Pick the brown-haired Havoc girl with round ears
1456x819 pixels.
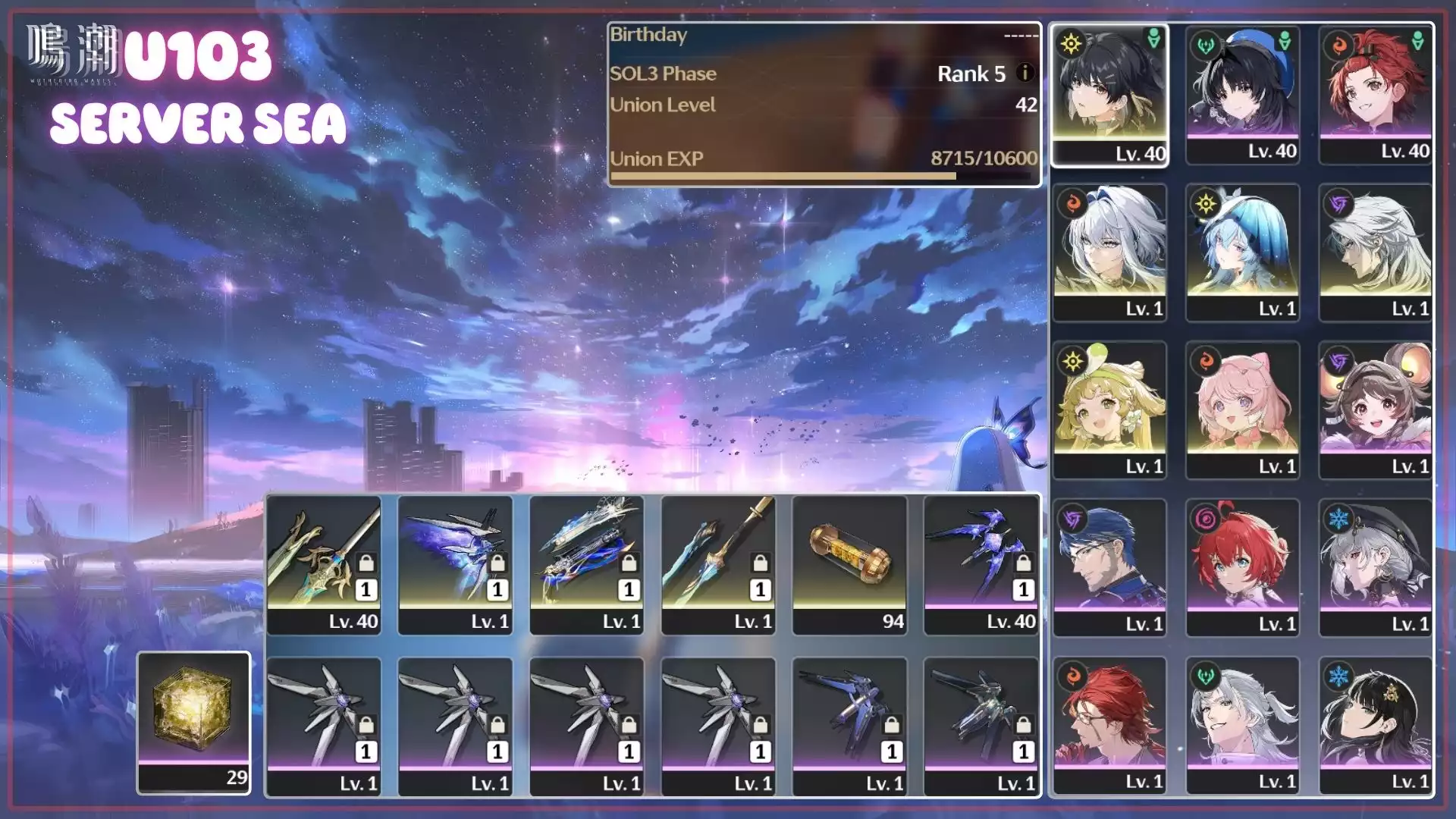[x=1376, y=410]
